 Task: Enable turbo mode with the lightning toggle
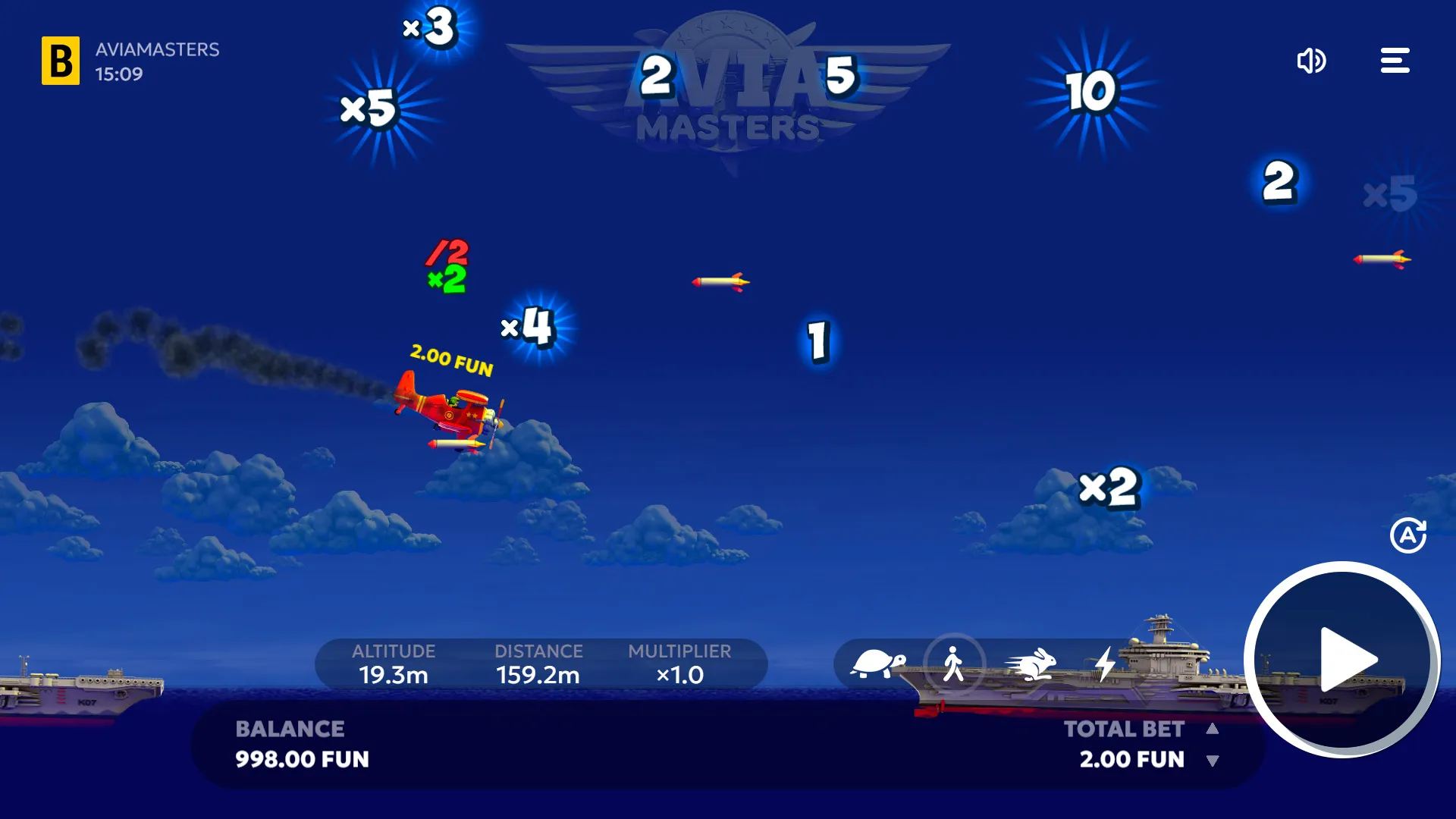click(1105, 665)
